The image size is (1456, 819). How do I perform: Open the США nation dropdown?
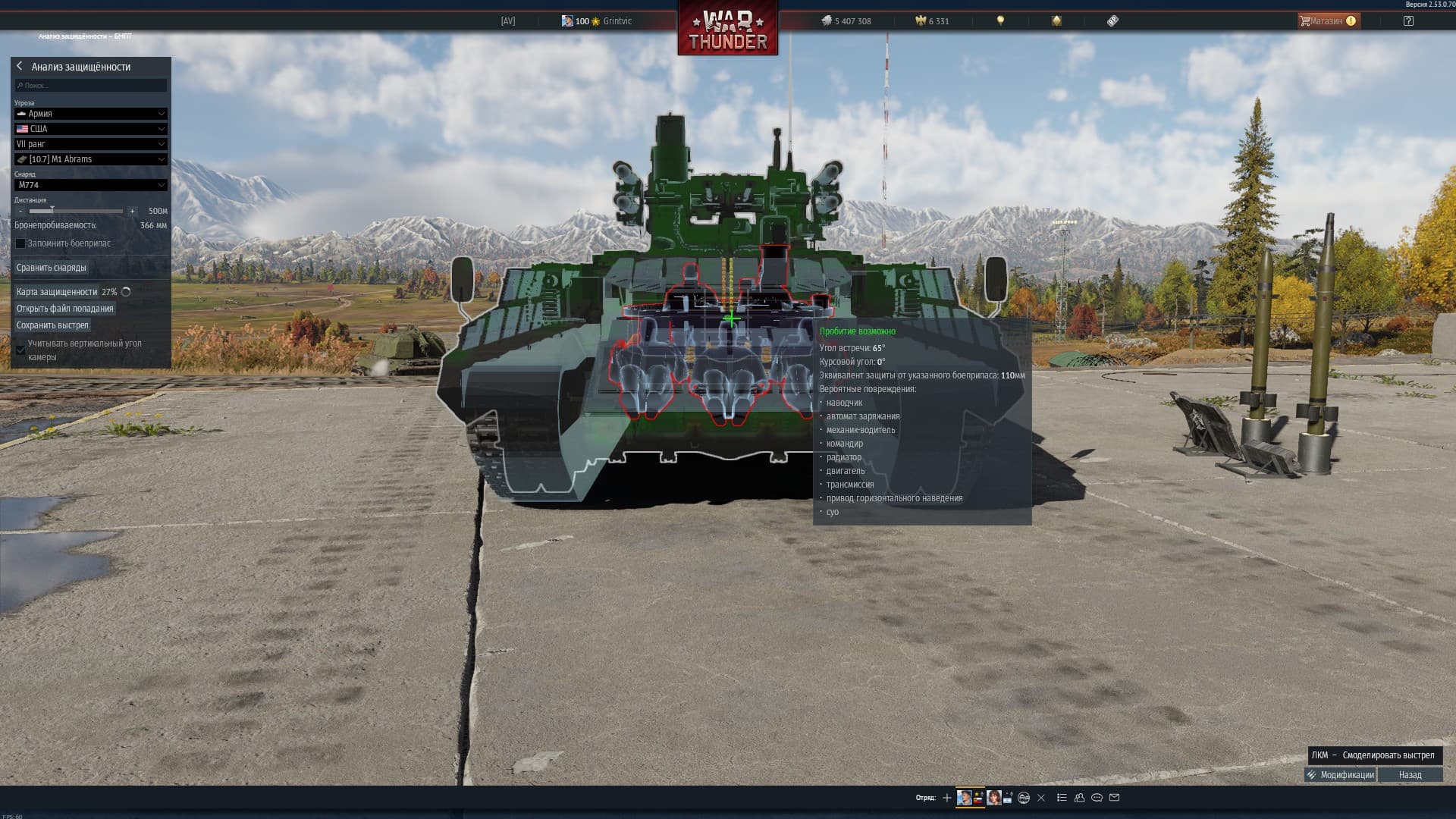[x=90, y=129]
